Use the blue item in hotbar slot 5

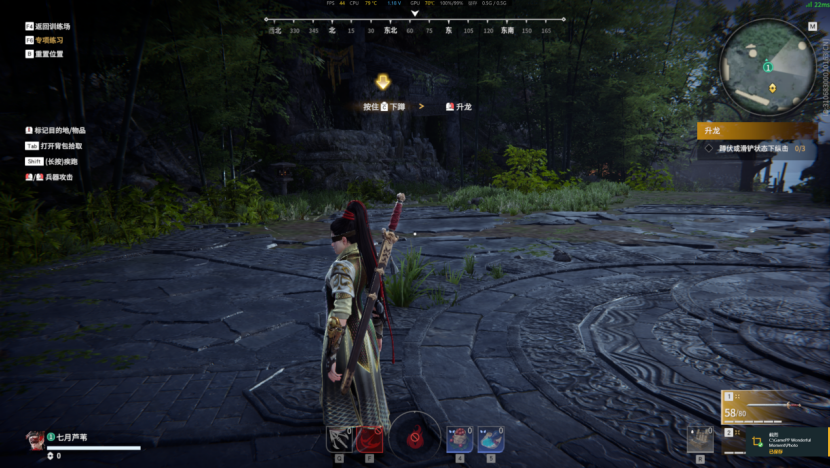(490, 438)
